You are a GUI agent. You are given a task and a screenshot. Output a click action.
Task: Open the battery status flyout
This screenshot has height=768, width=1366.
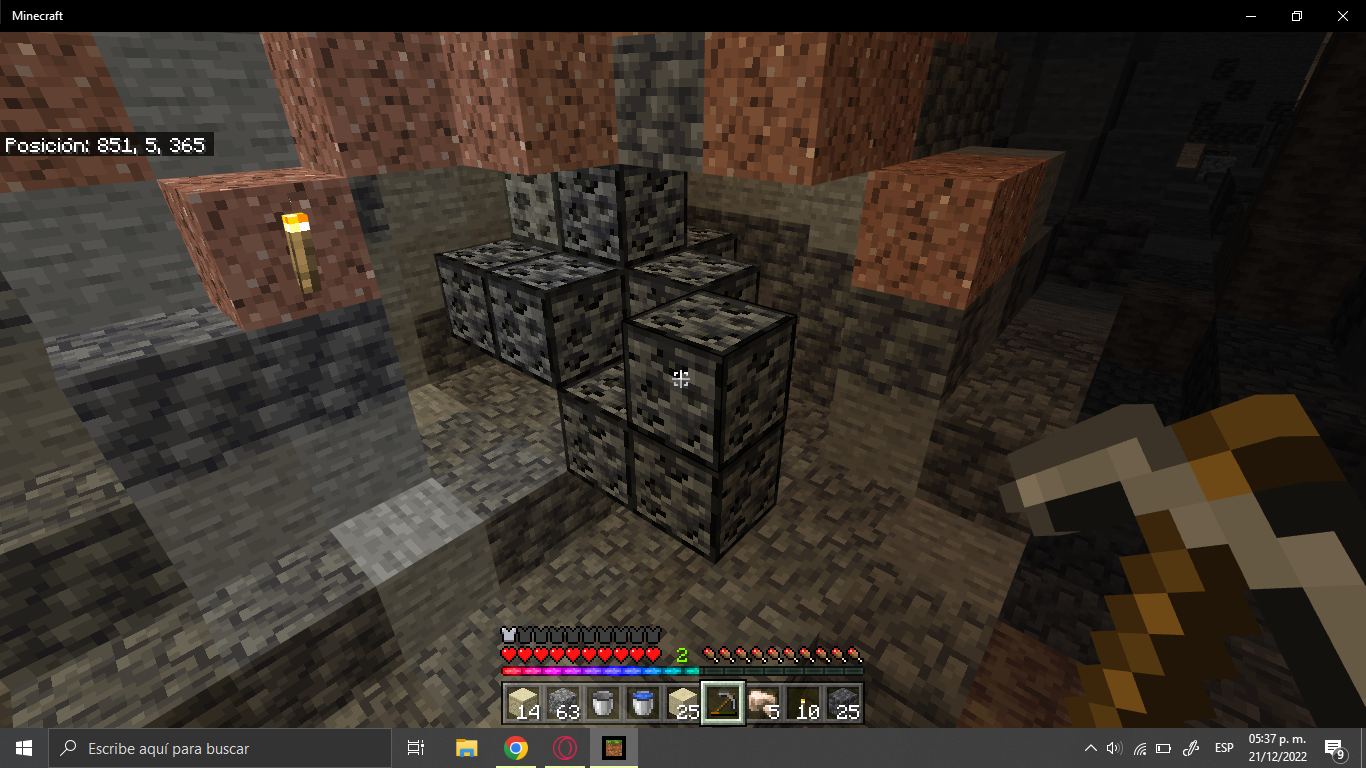(1163, 747)
